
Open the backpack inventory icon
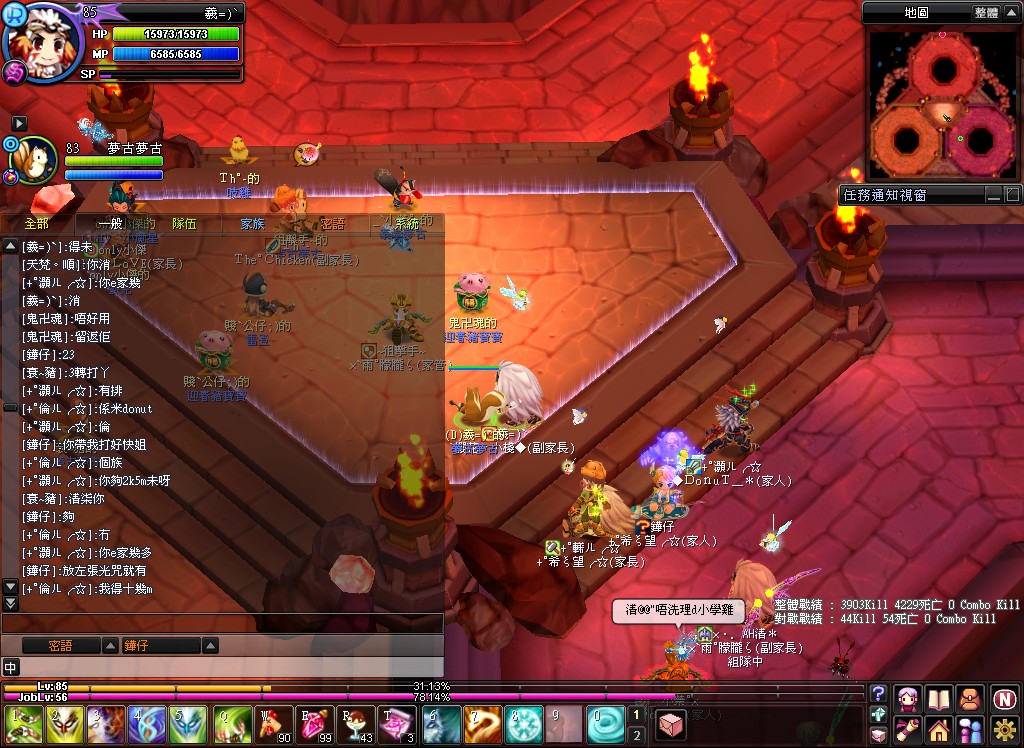tap(970, 697)
